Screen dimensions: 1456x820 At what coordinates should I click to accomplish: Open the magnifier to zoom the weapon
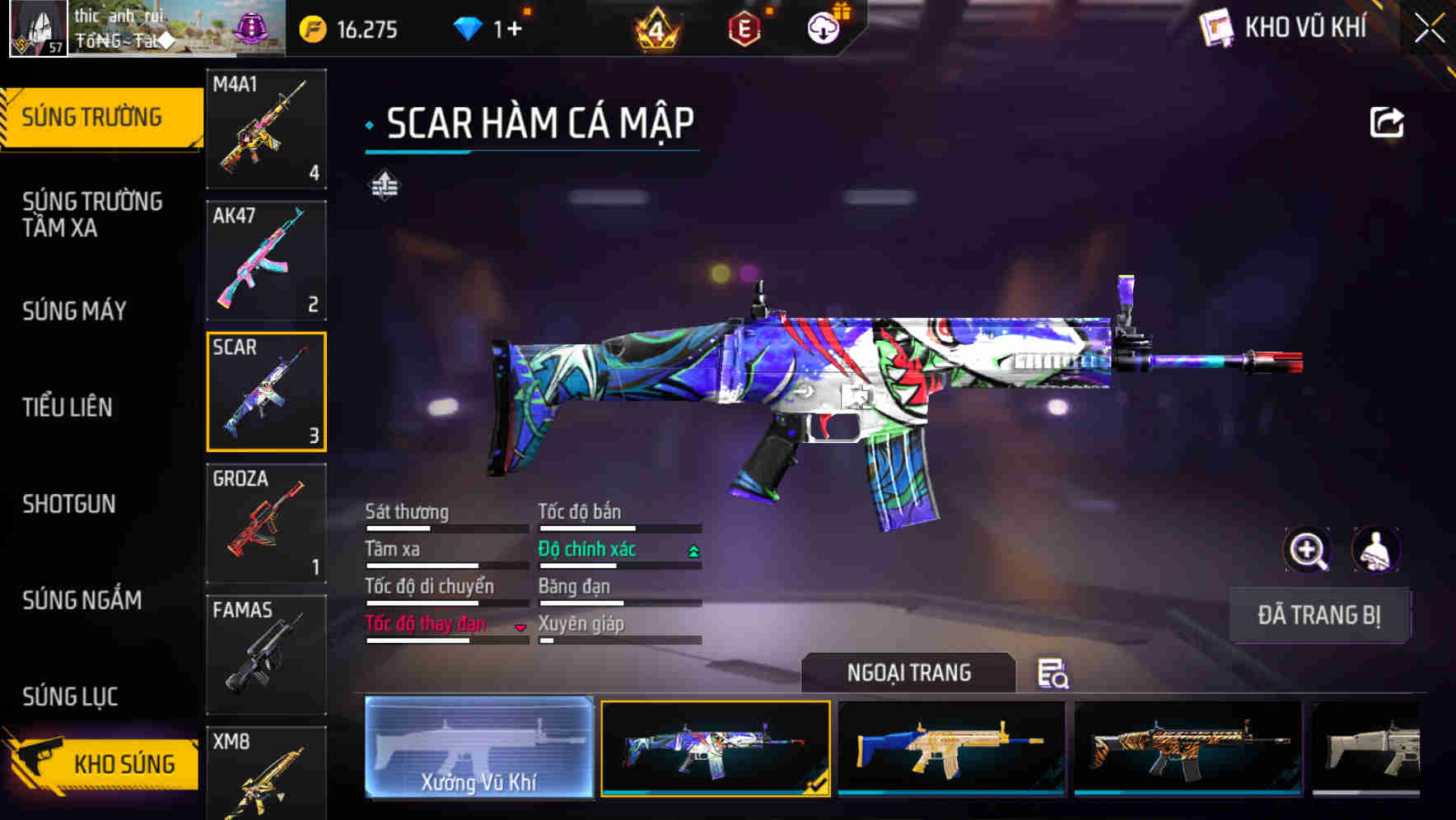coord(1308,550)
